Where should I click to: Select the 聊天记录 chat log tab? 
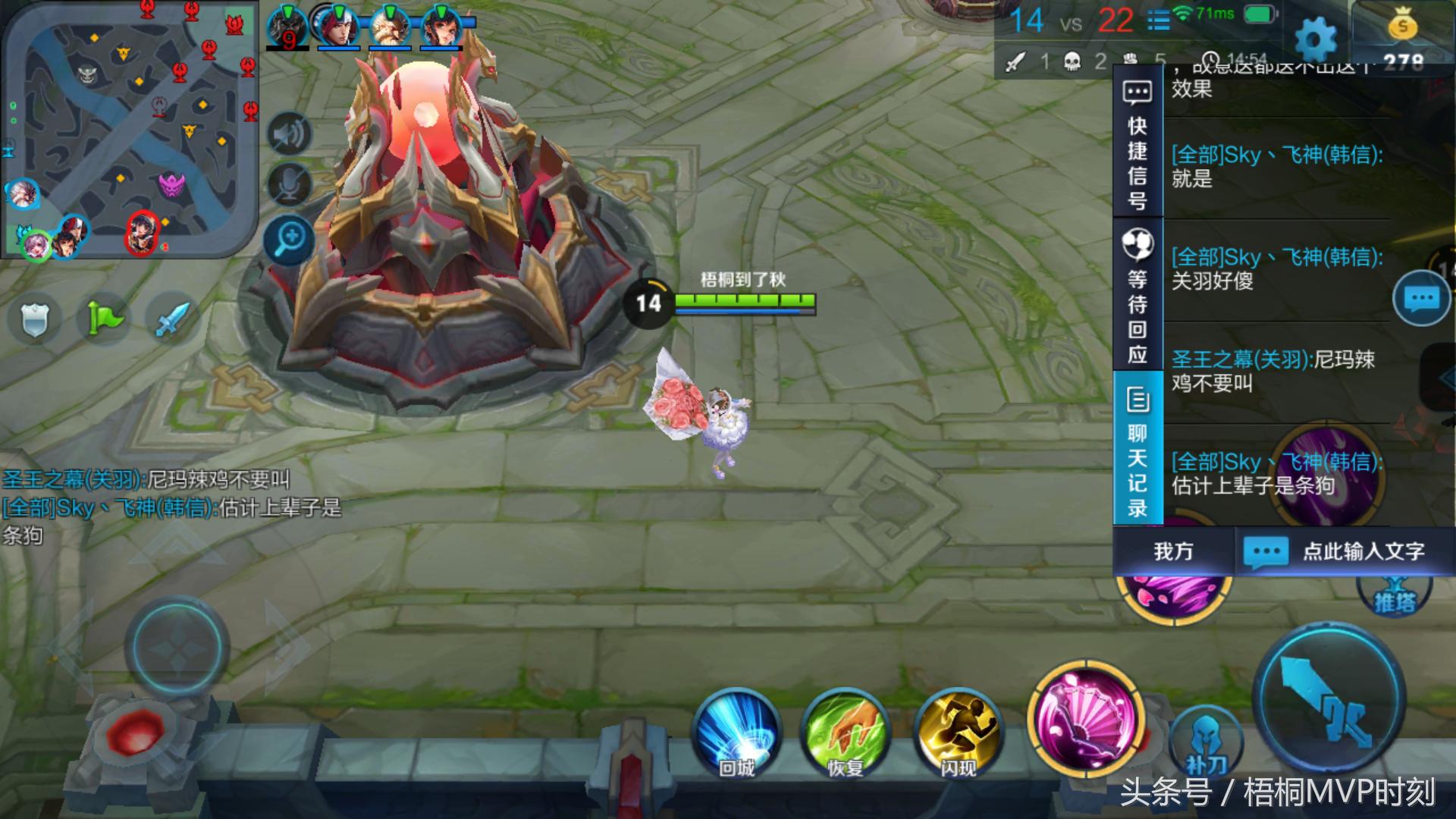coord(1137,449)
